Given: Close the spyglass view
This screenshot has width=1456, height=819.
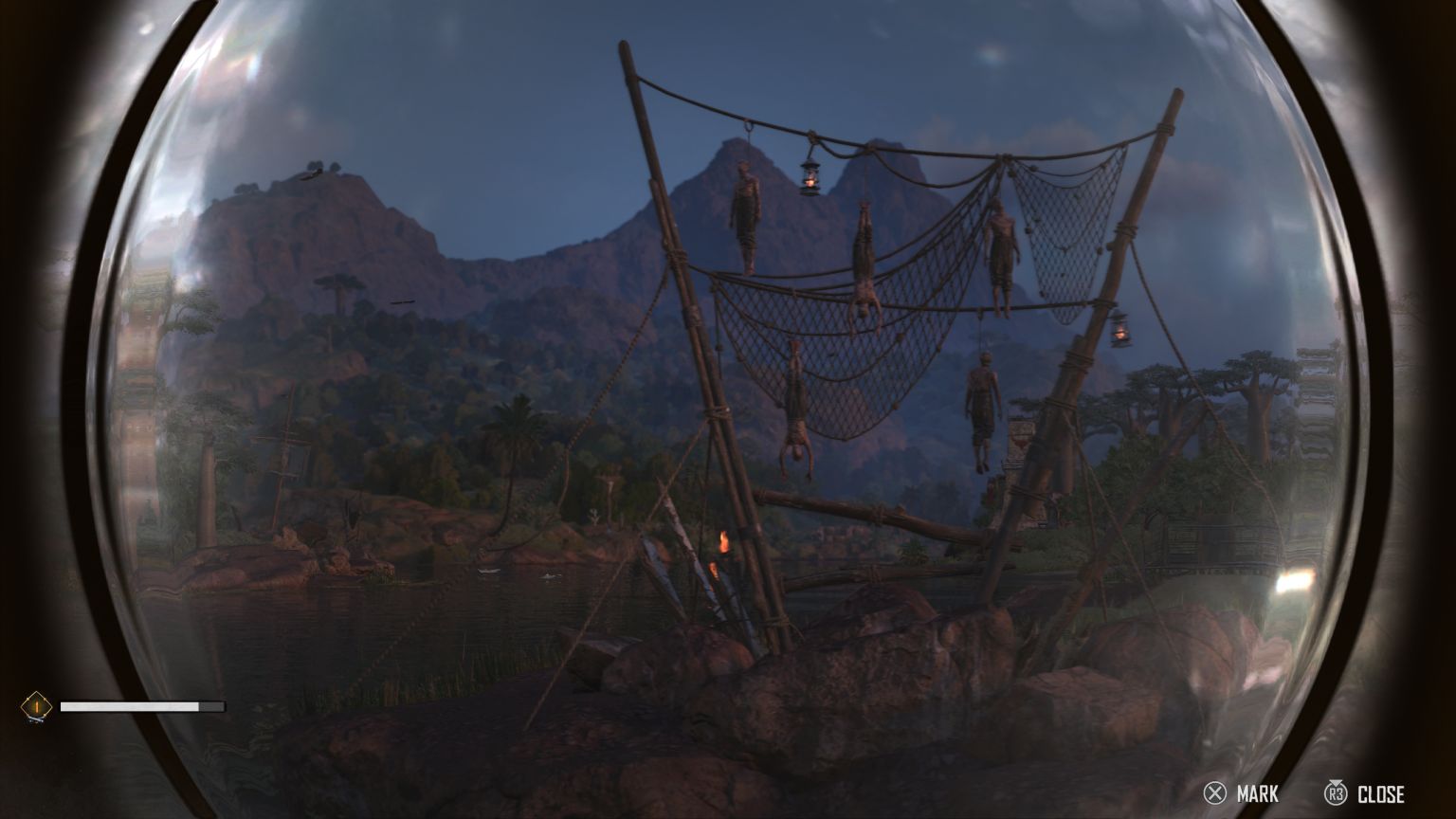Looking at the screenshot, I should coord(1379,794).
